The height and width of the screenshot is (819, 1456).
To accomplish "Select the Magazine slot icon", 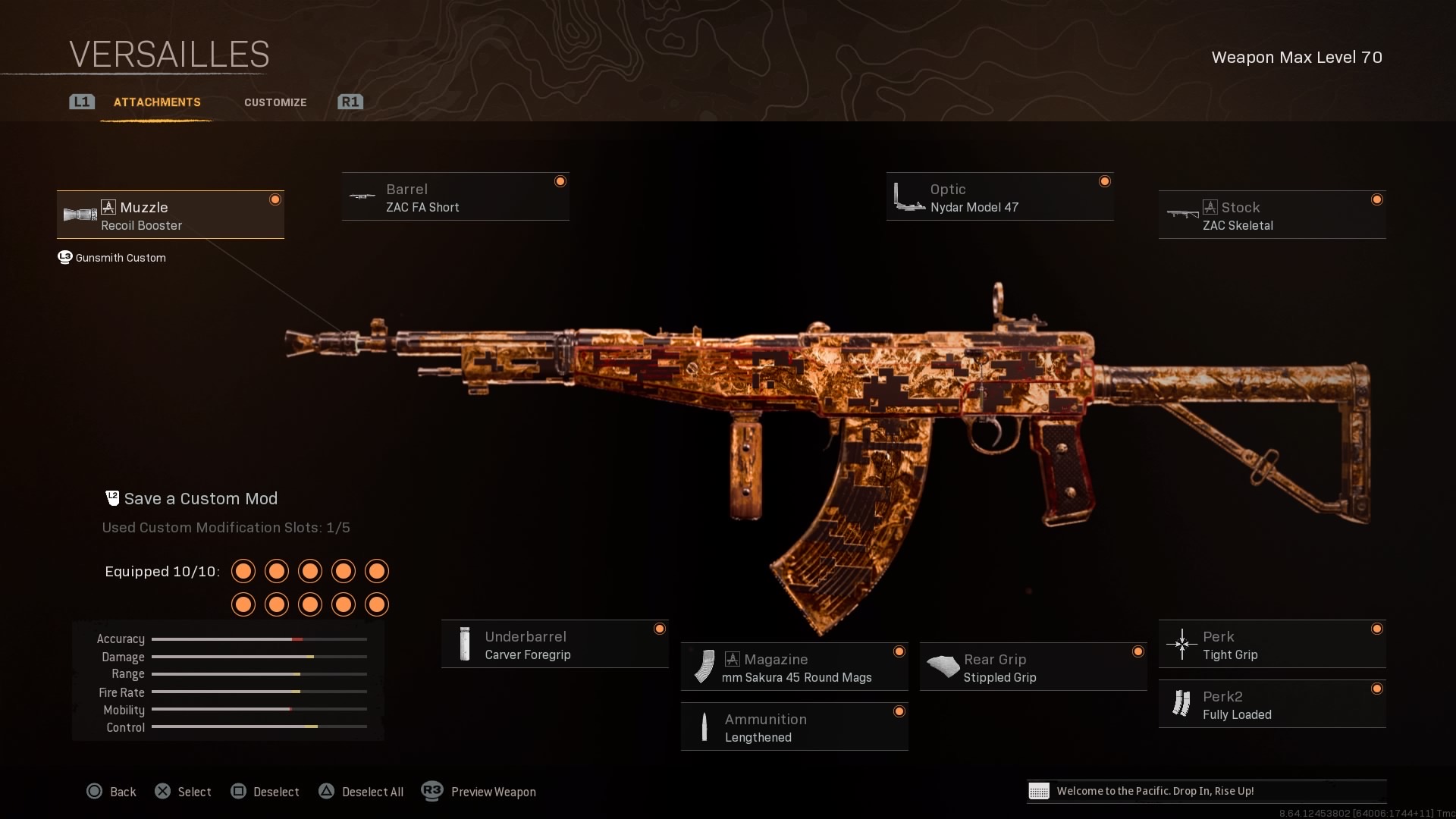I will coord(705,667).
